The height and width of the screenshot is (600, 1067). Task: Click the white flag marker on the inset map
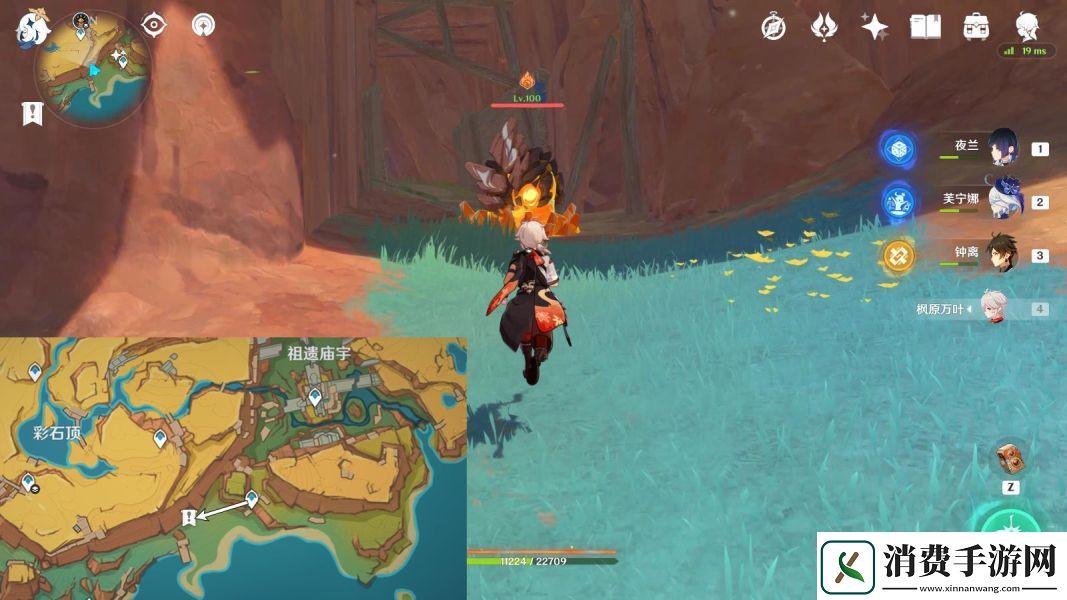[x=187, y=516]
